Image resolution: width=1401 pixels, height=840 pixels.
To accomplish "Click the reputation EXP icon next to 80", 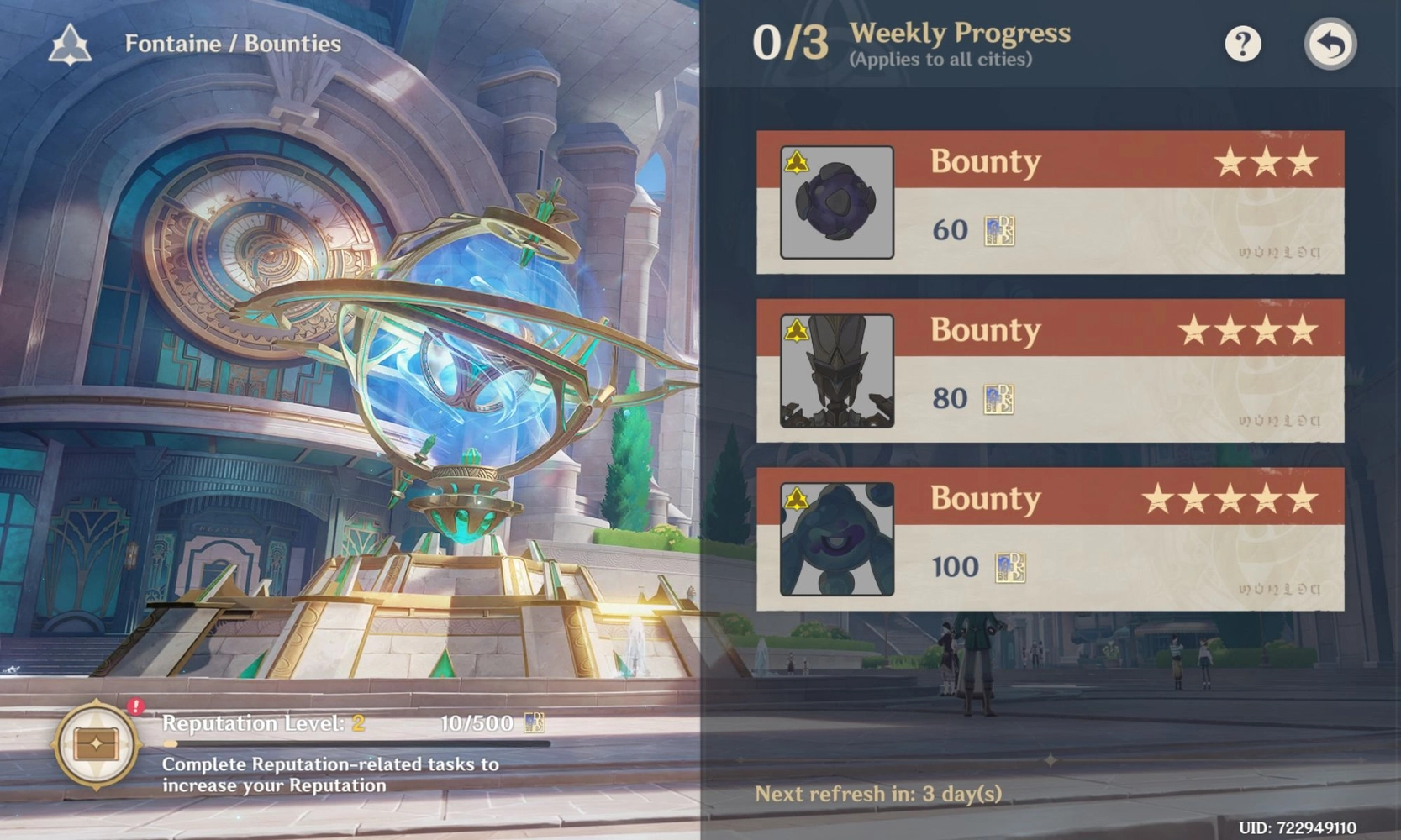I will pos(999,398).
